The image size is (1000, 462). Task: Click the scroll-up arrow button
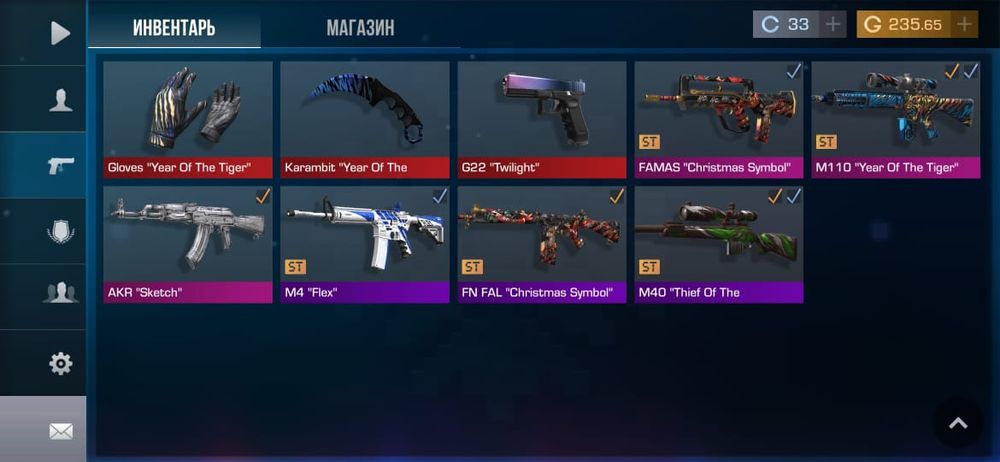pyautogui.click(x=957, y=424)
